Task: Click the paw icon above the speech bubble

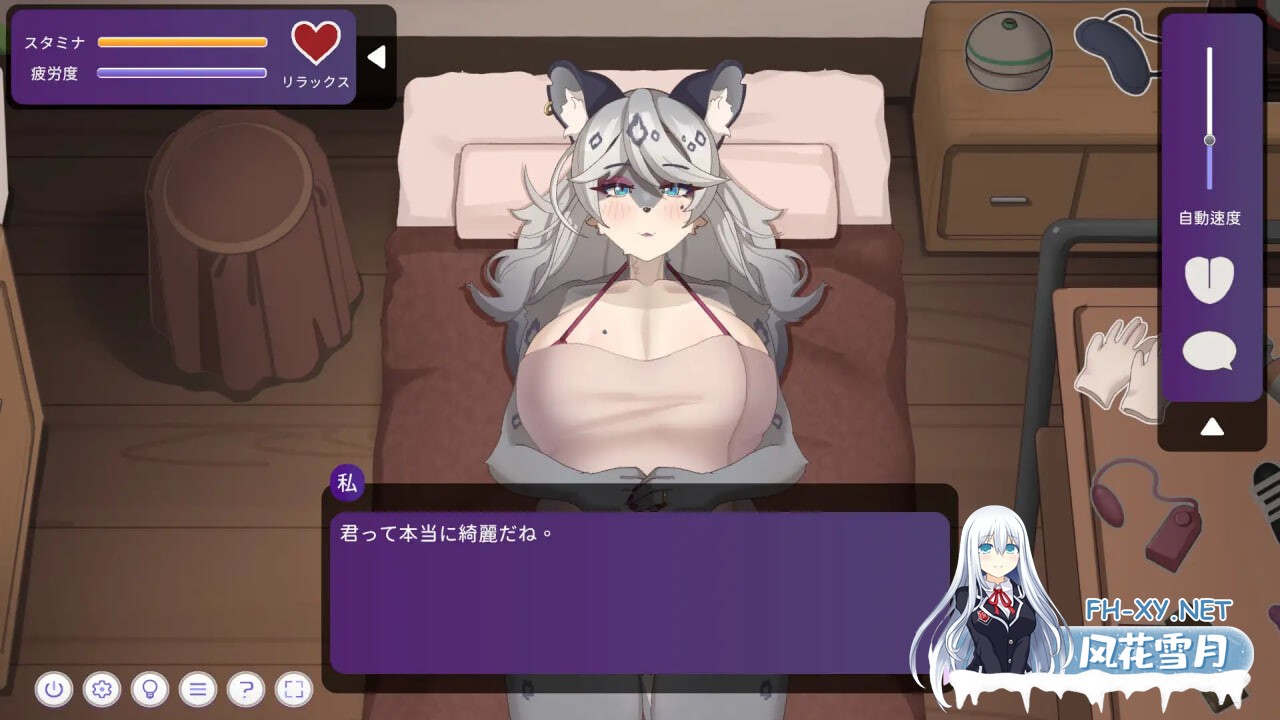Action: (1209, 281)
